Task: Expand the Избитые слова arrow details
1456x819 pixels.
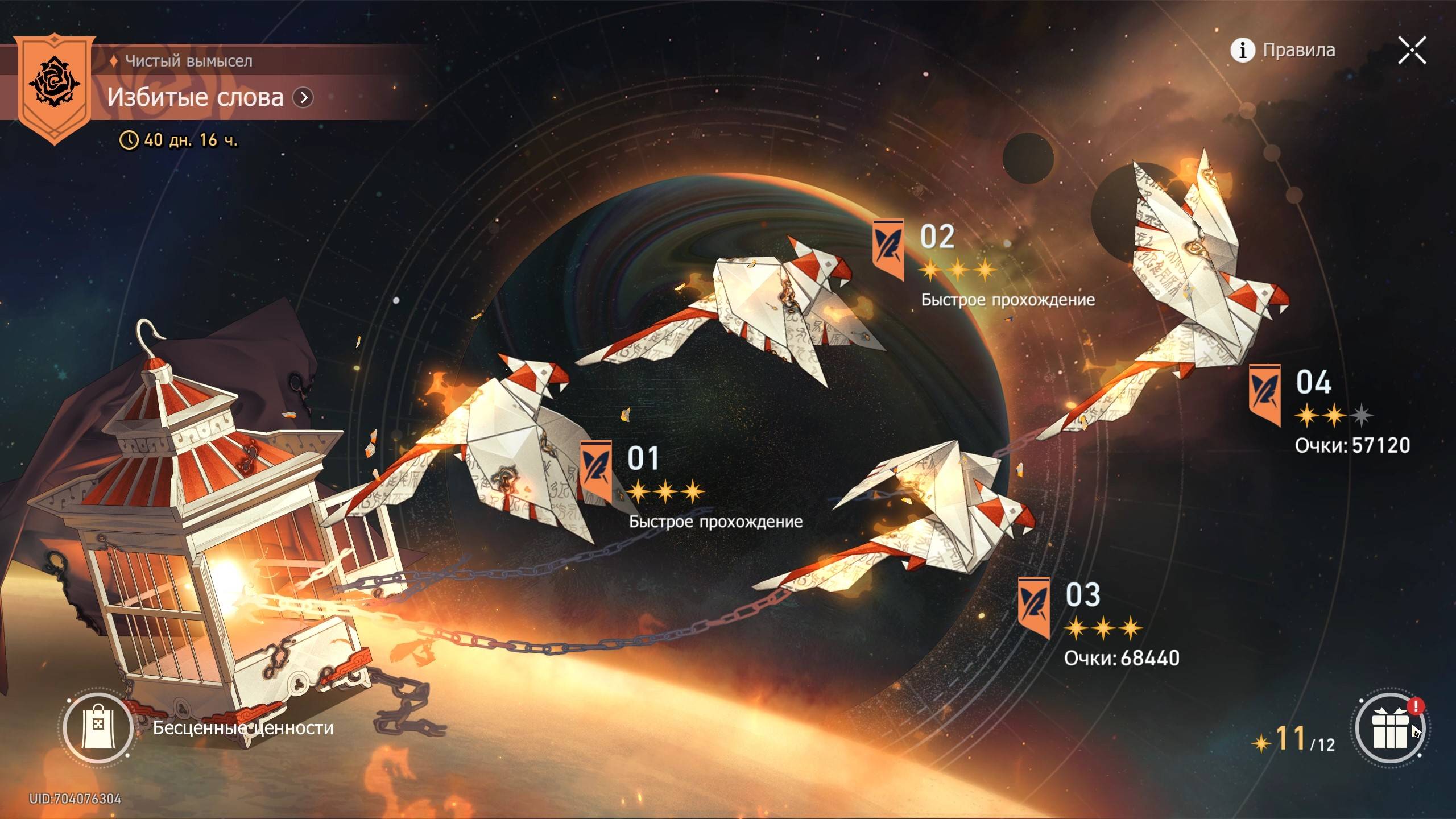Action: (x=303, y=98)
